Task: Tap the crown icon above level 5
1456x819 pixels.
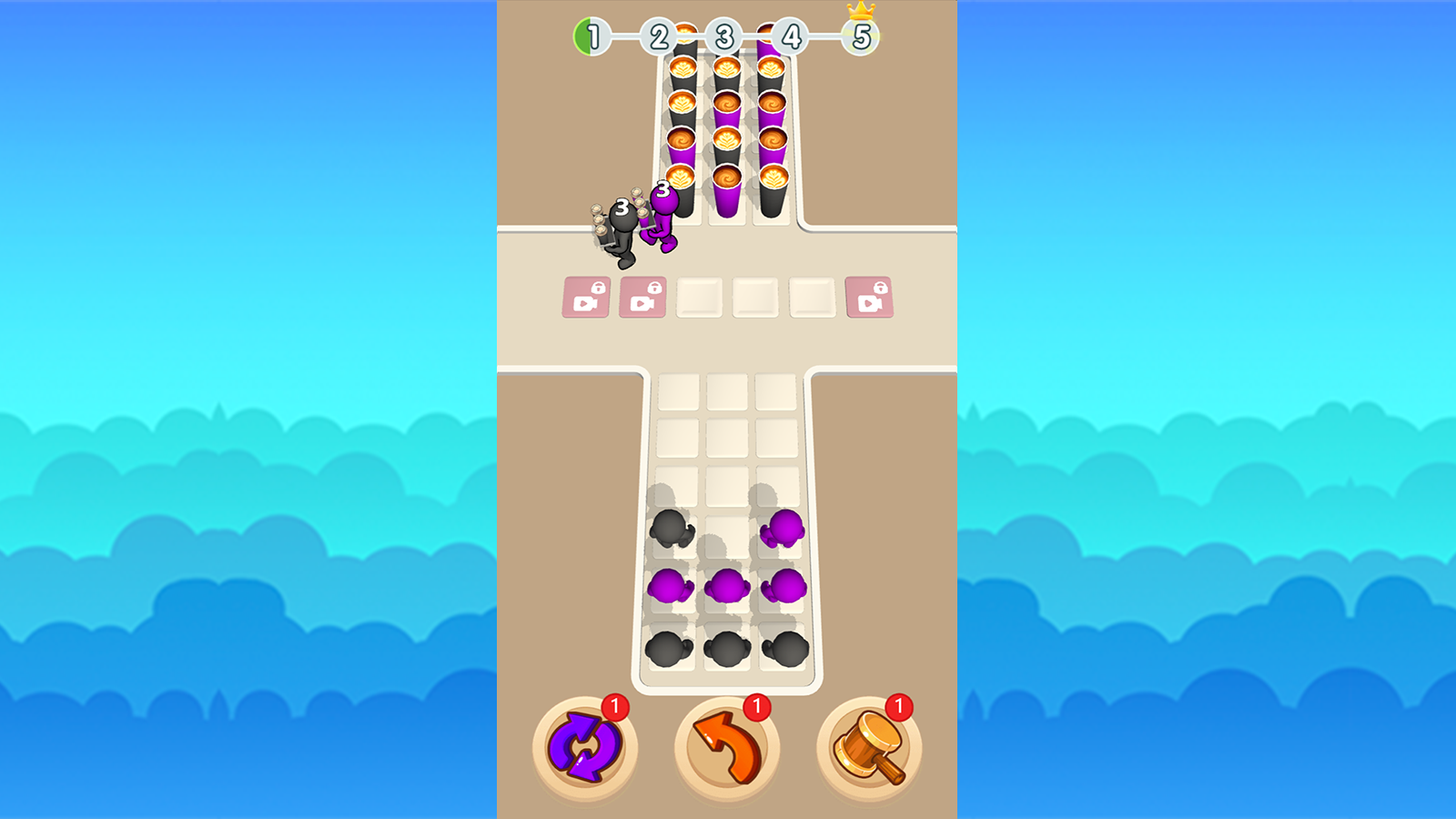Action: (x=861, y=12)
